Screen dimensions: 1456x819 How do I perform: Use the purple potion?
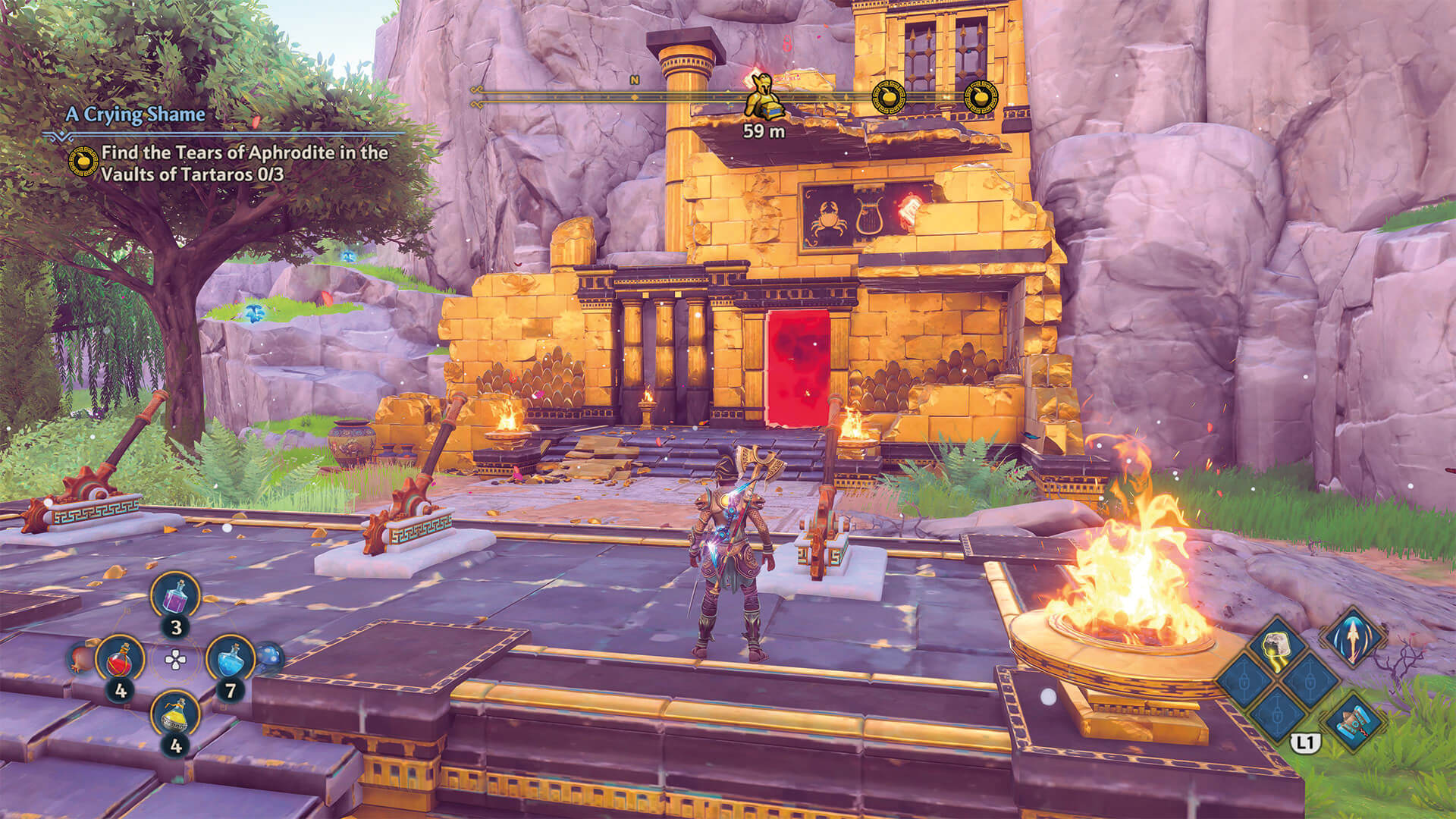[176, 596]
